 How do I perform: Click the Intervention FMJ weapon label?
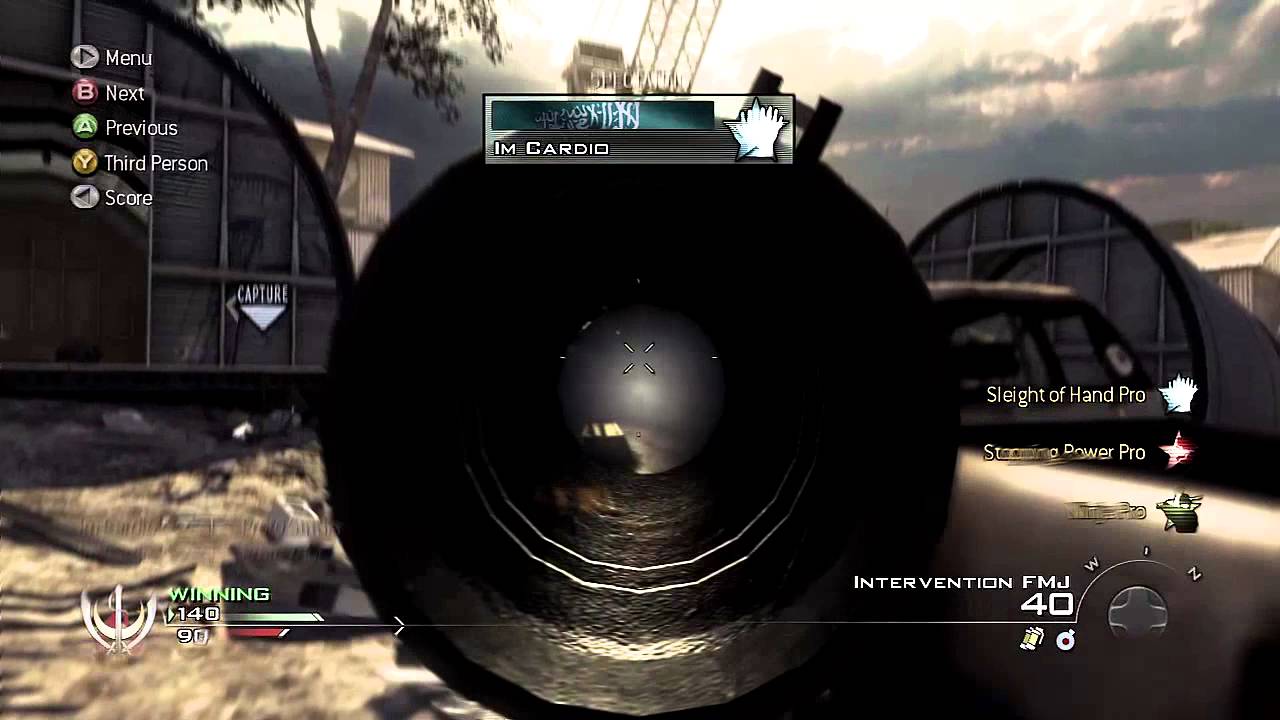[961, 582]
